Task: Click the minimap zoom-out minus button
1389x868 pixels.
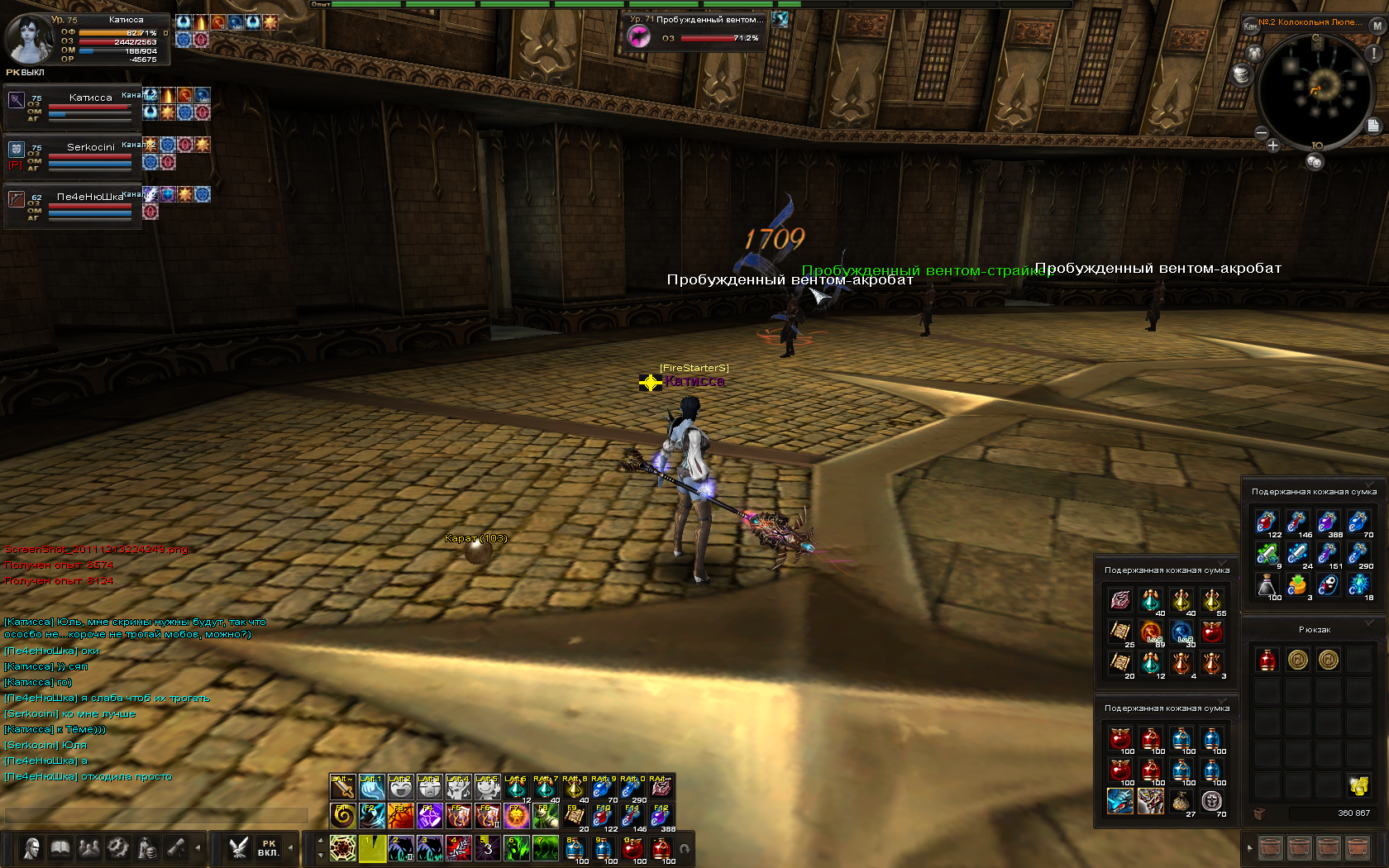Action: [1261, 132]
